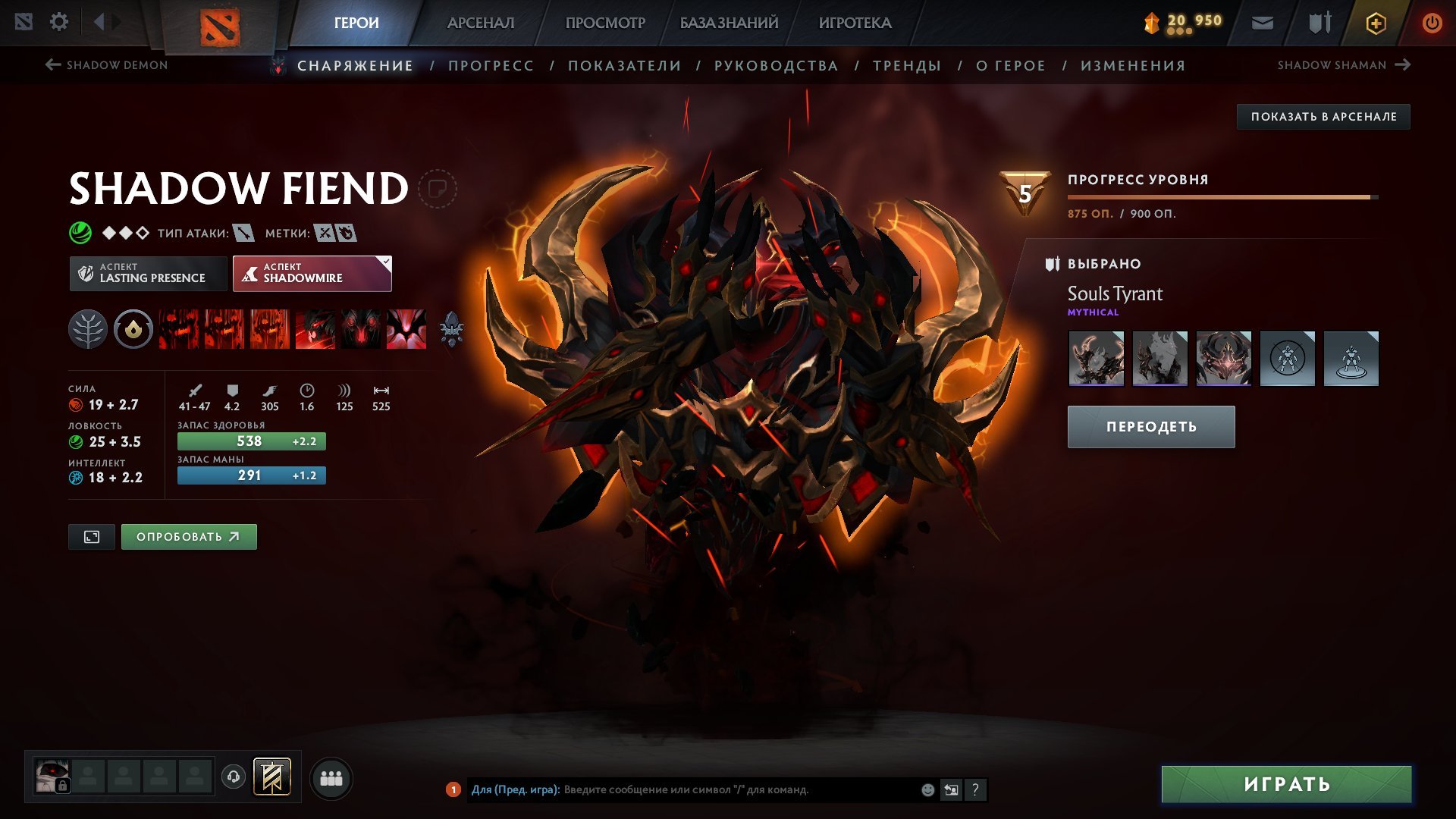
Task: Open the settings gear icon
Action: pyautogui.click(x=58, y=22)
